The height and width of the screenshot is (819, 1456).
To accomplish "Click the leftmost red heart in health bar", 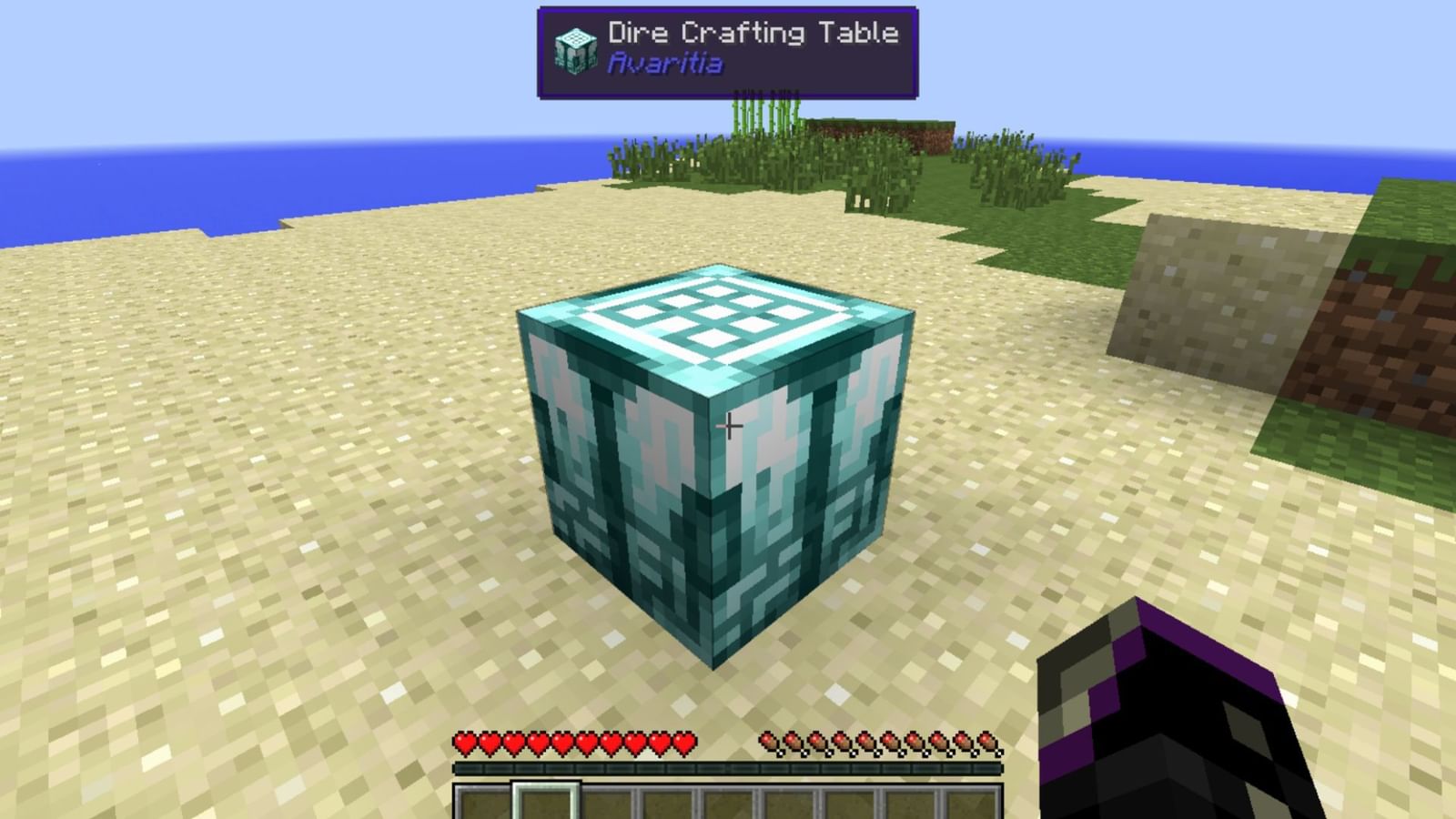I will [x=464, y=743].
